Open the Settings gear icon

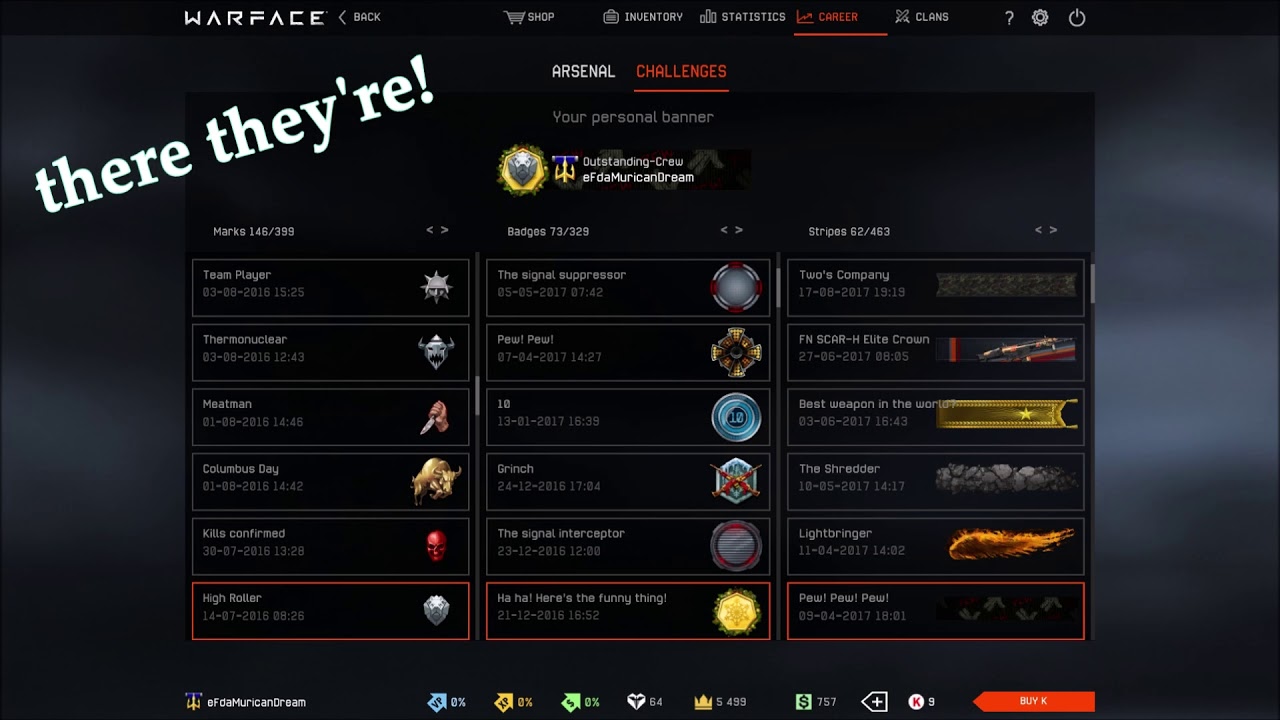pyautogui.click(x=1040, y=17)
